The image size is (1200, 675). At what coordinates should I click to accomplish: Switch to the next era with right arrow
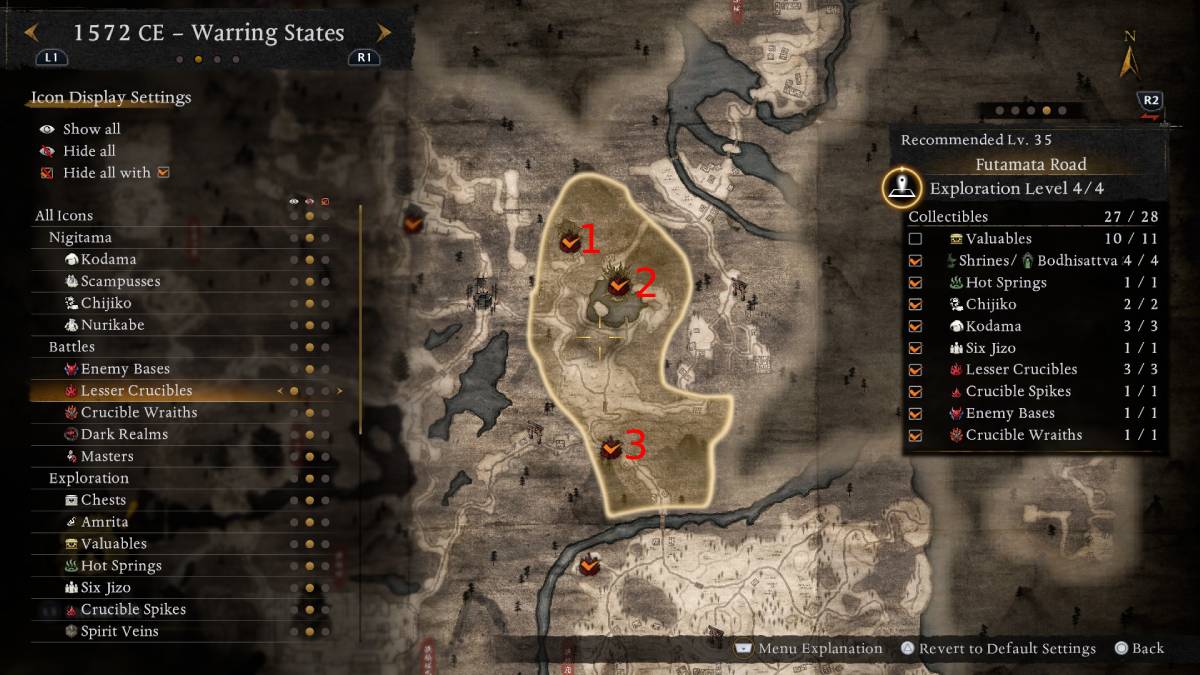click(383, 33)
